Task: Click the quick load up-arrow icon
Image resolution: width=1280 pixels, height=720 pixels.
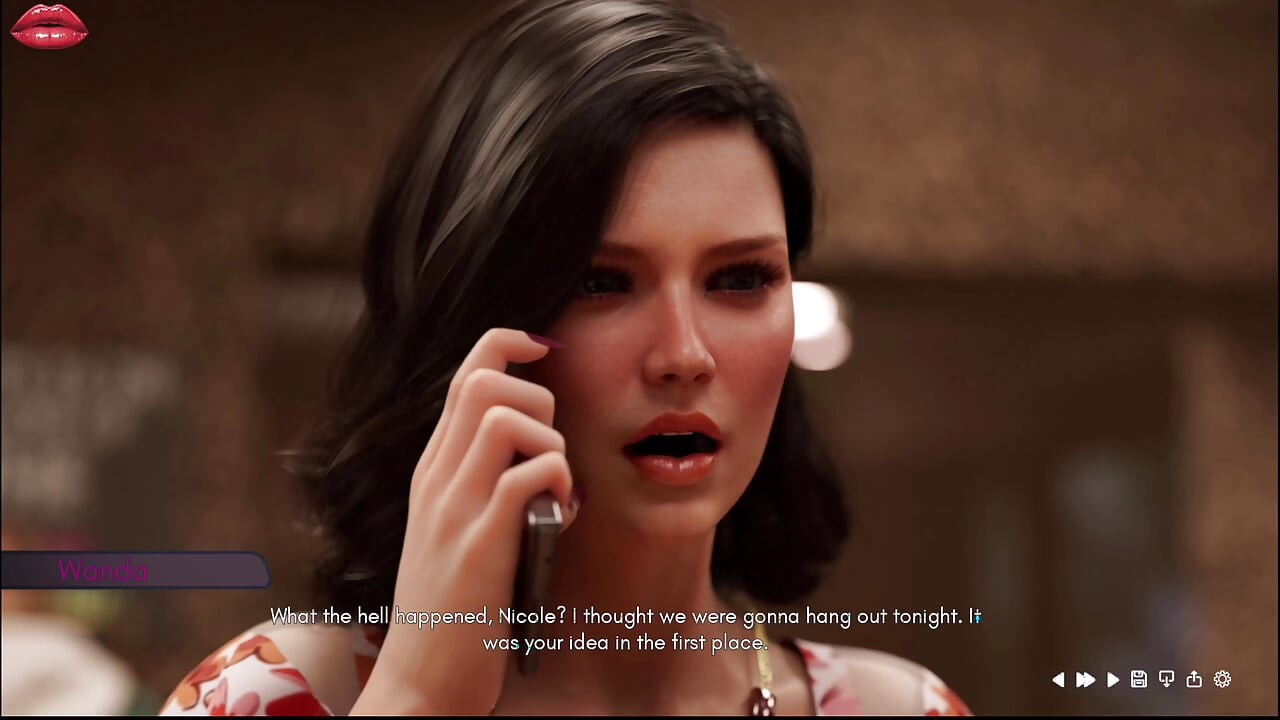Action: pos(1194,680)
